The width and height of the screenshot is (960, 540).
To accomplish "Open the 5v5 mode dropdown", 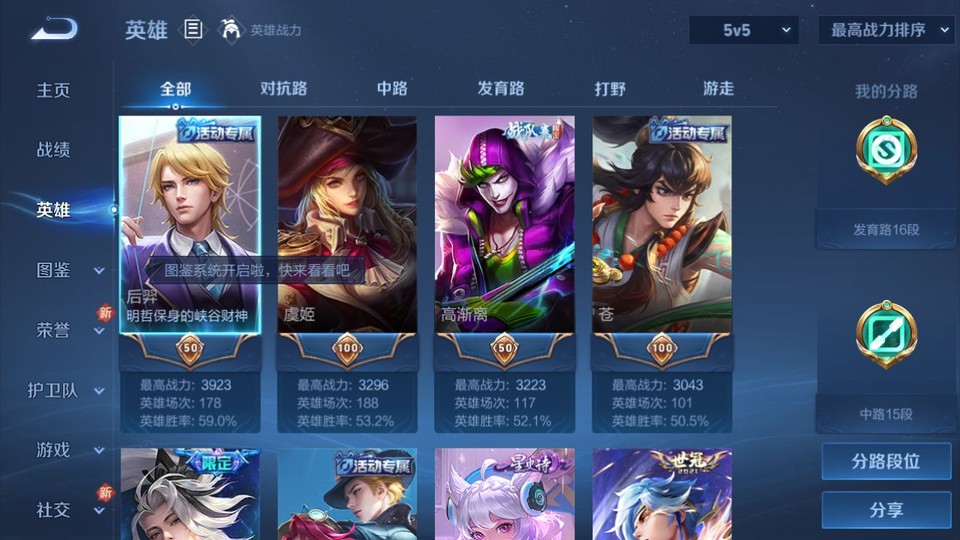I will click(743, 30).
